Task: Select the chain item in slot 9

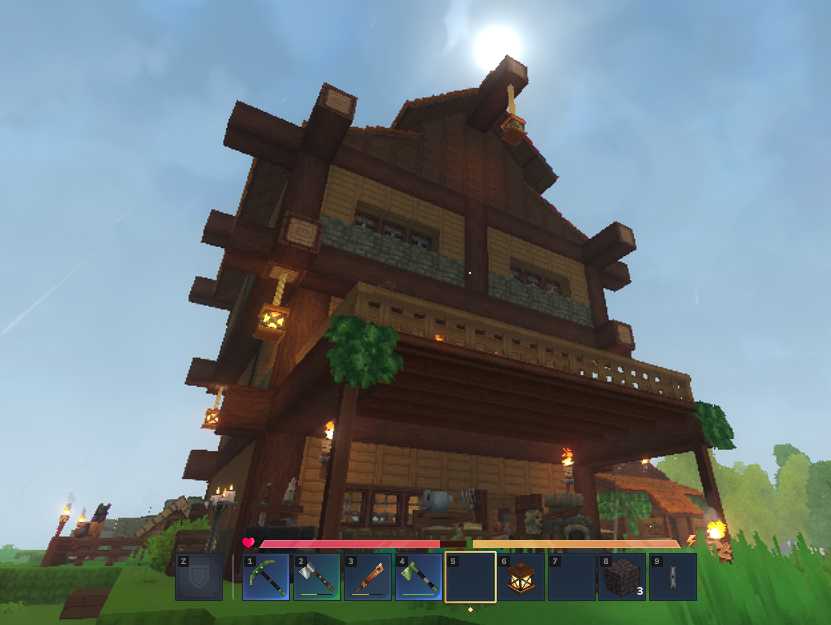Action: [x=673, y=578]
